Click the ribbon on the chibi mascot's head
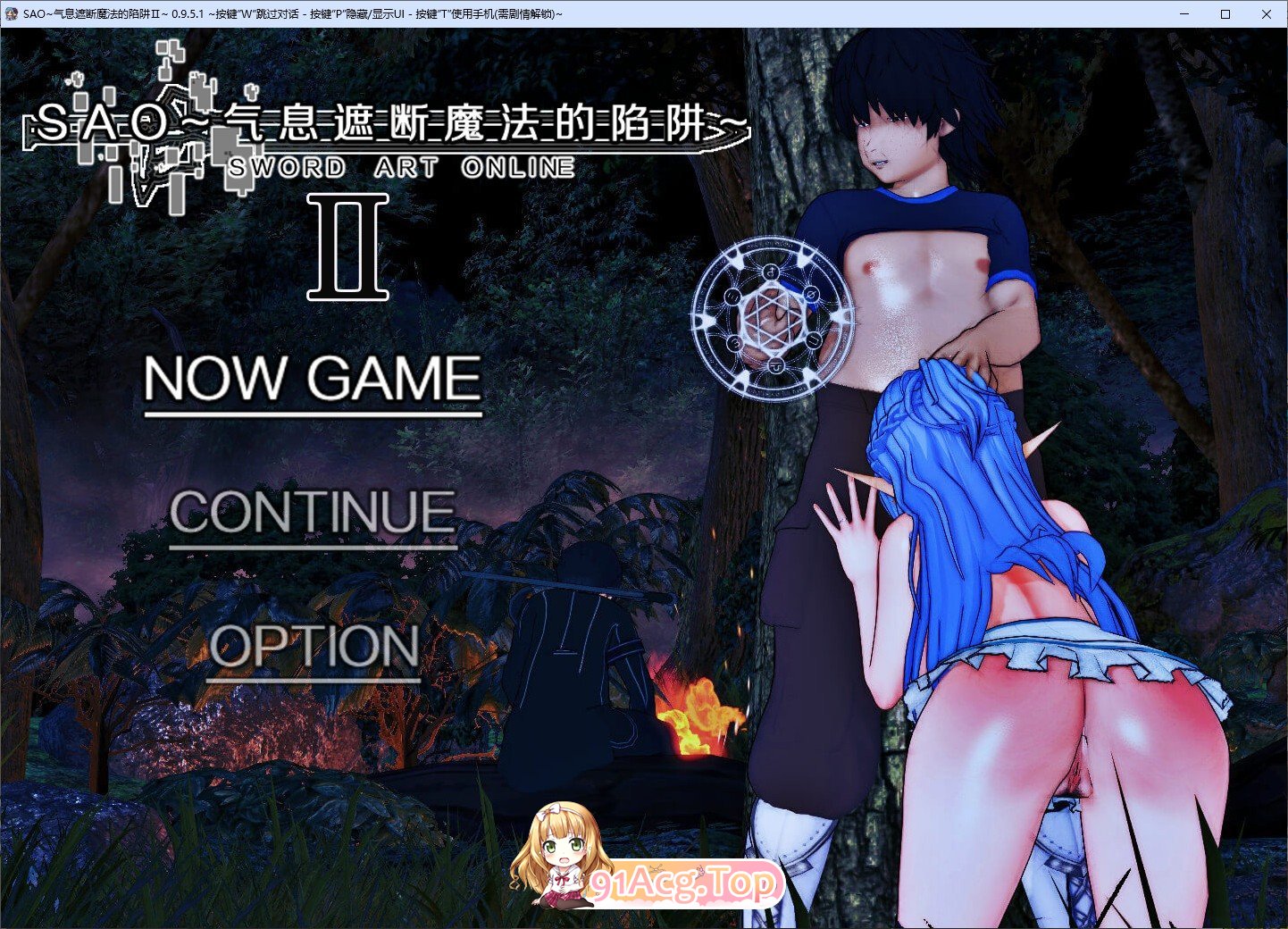The width and height of the screenshot is (1288, 929). (x=545, y=811)
